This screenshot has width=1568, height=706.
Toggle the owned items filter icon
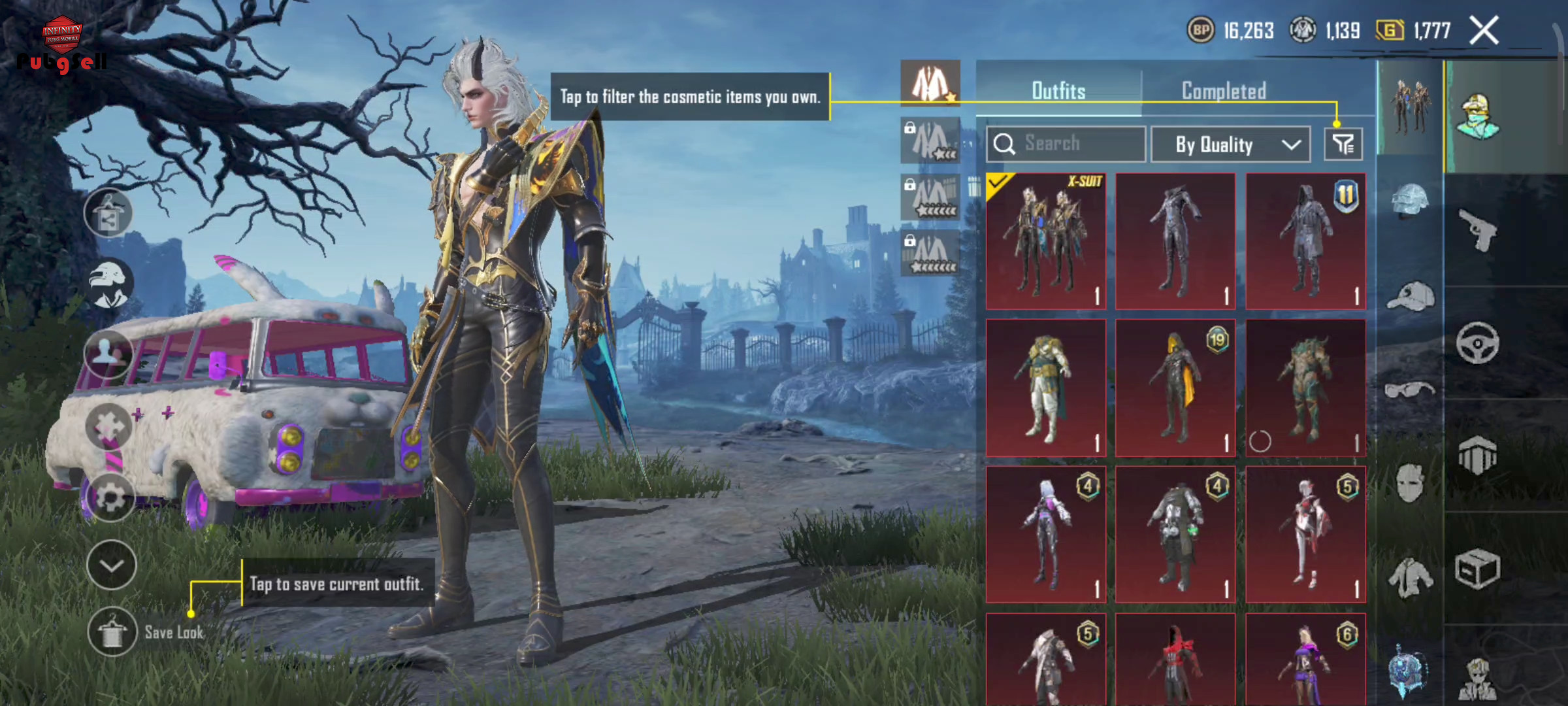1343,144
